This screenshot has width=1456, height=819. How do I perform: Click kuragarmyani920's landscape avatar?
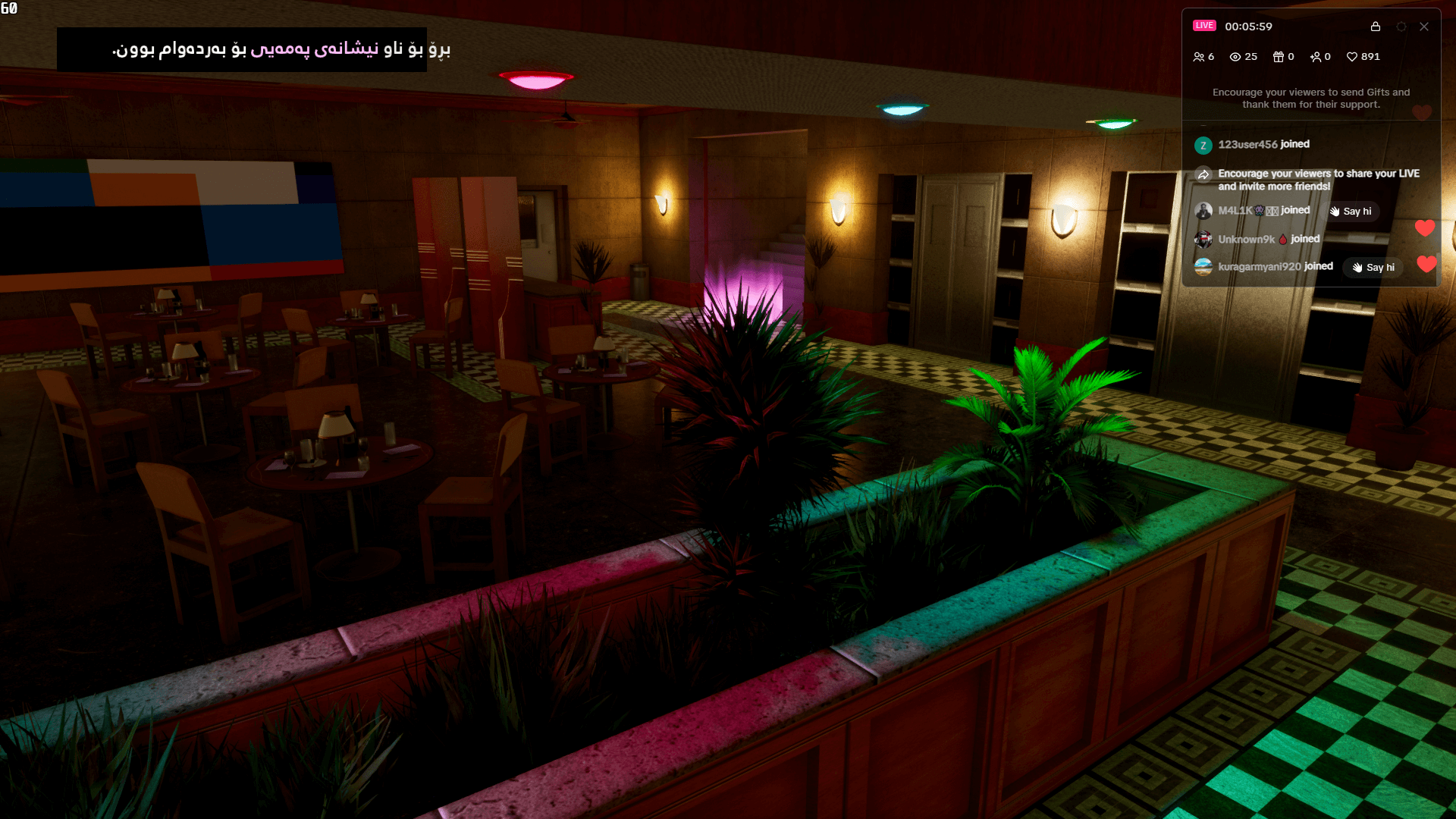pos(1205,266)
